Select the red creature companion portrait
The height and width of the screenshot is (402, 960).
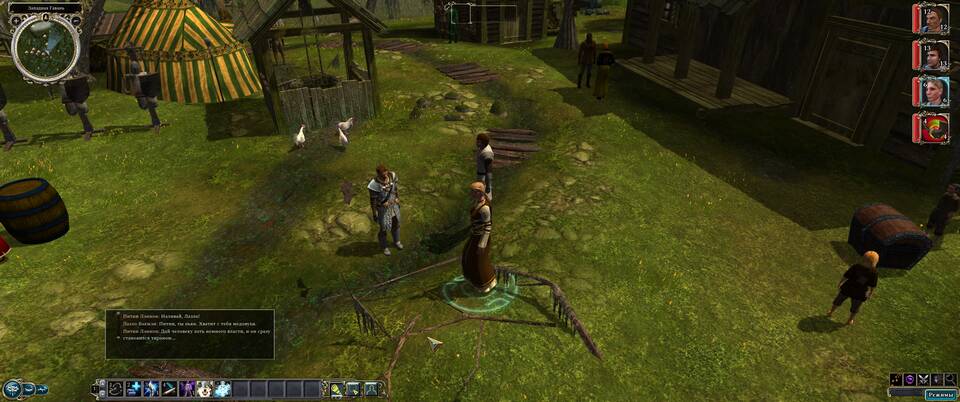(x=930, y=127)
